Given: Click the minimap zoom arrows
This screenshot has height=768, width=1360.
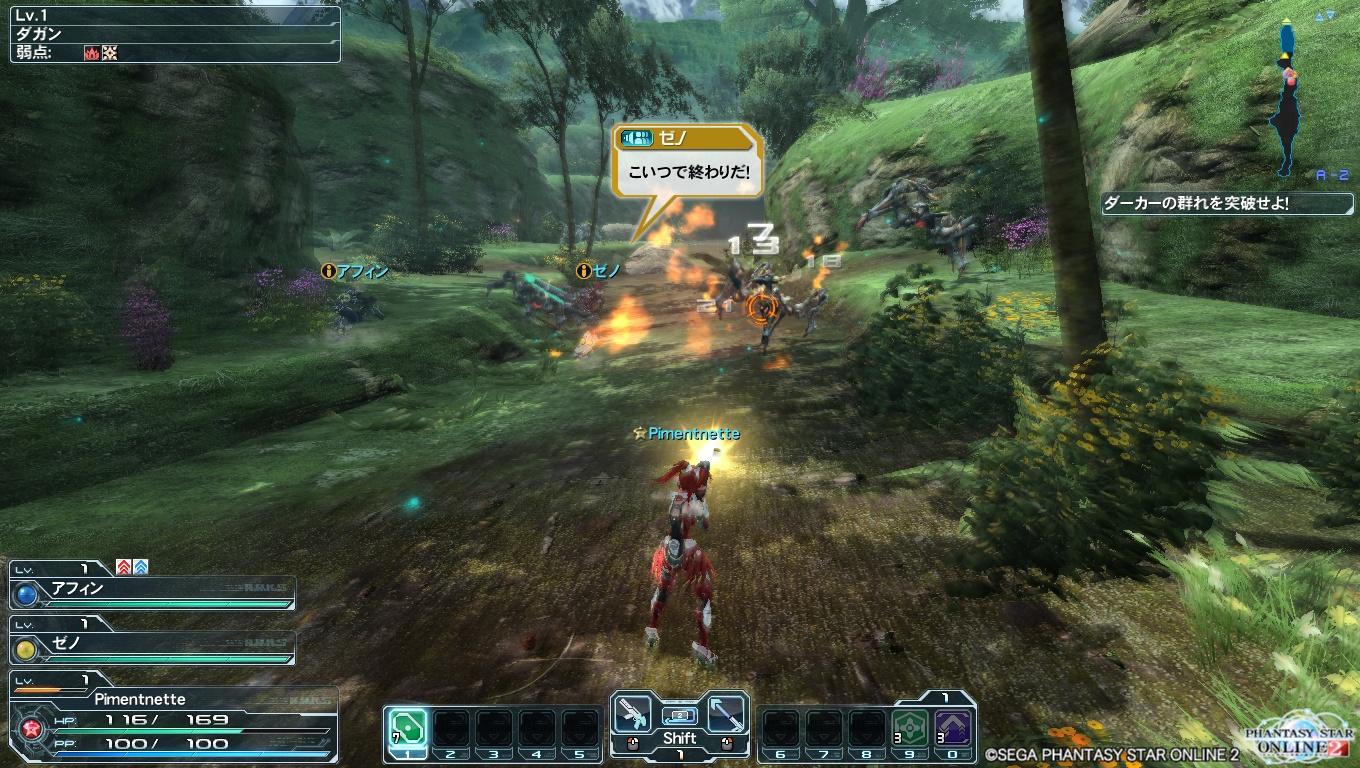Looking at the screenshot, I should 1326,16.
